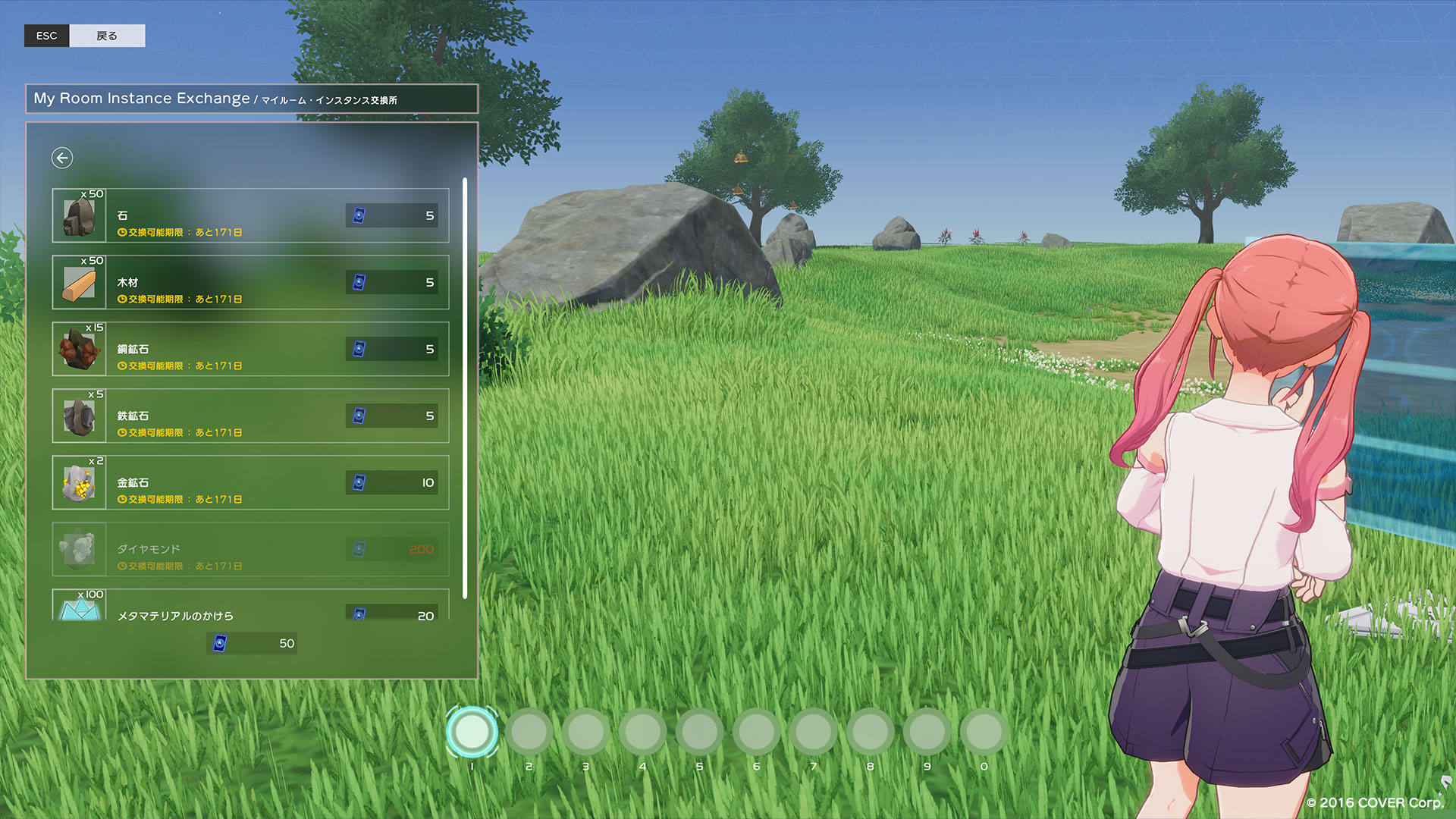Click the 戻る back button

[x=106, y=36]
